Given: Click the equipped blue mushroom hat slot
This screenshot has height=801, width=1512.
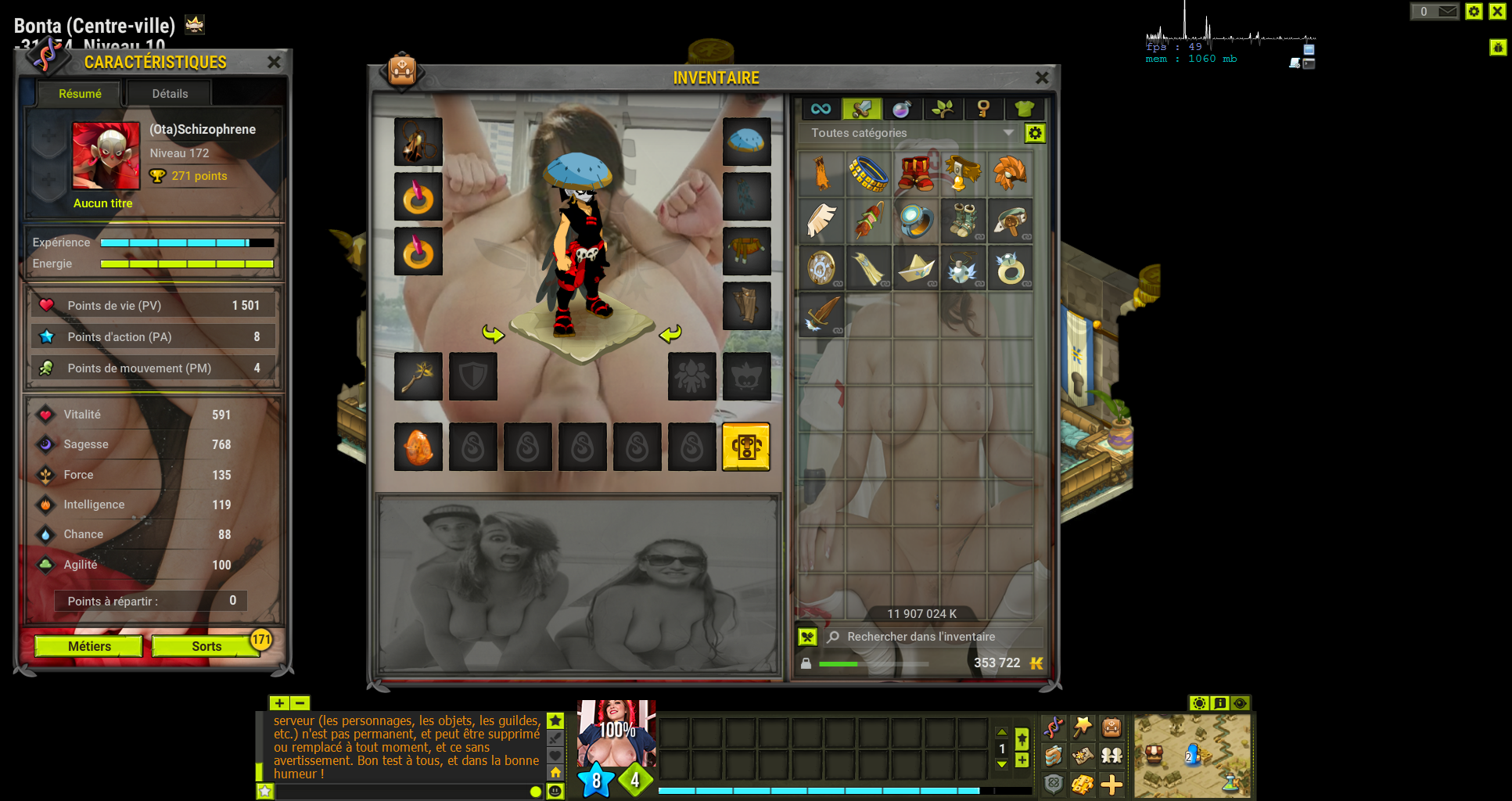Looking at the screenshot, I should [x=746, y=142].
